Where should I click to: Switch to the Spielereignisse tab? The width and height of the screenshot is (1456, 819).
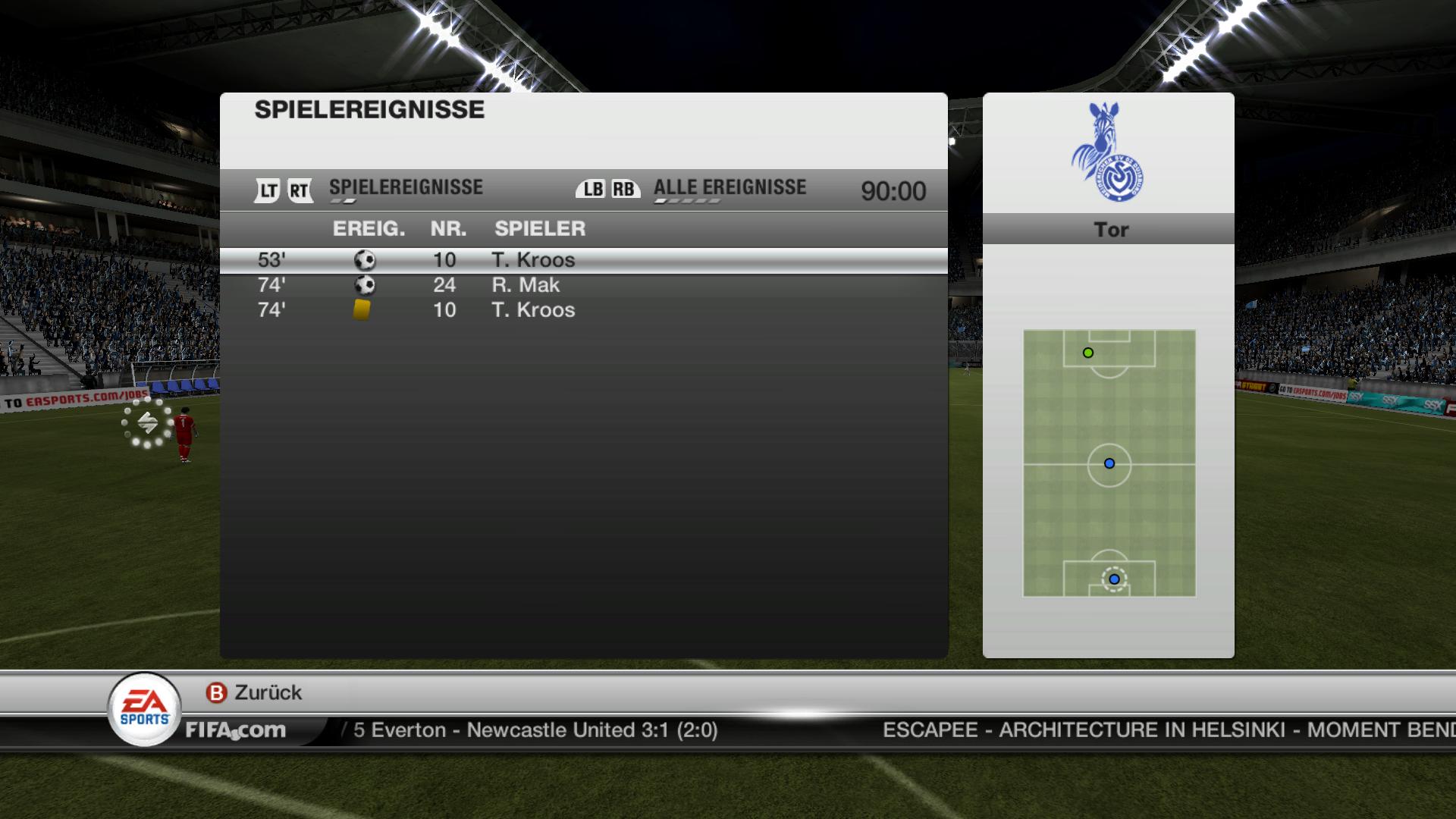click(406, 188)
